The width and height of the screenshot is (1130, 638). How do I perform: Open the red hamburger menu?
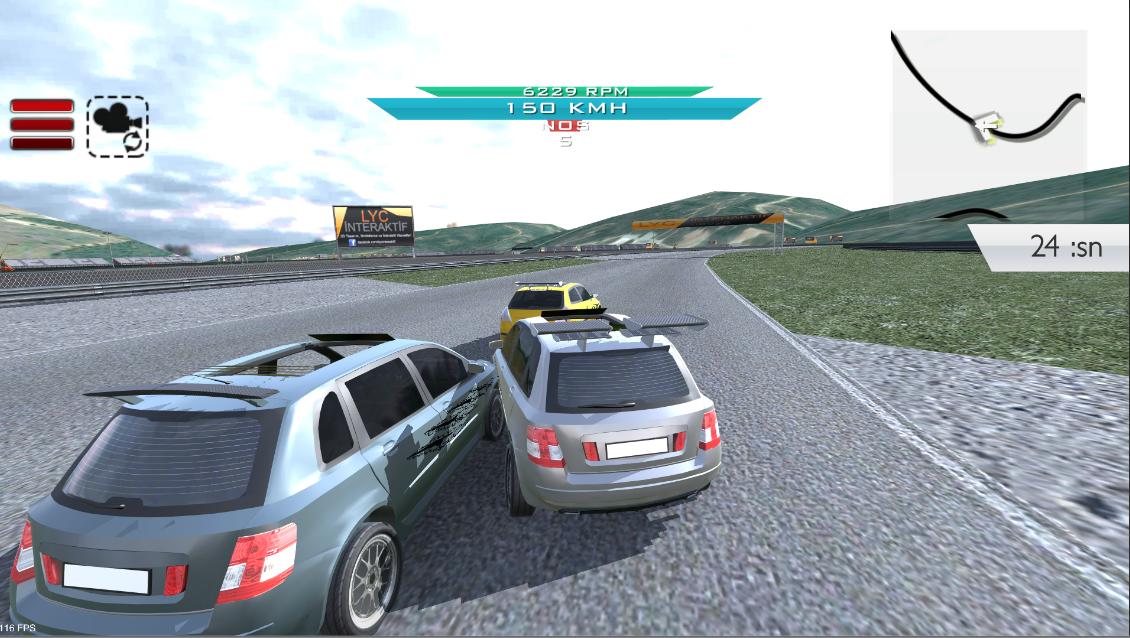42,124
